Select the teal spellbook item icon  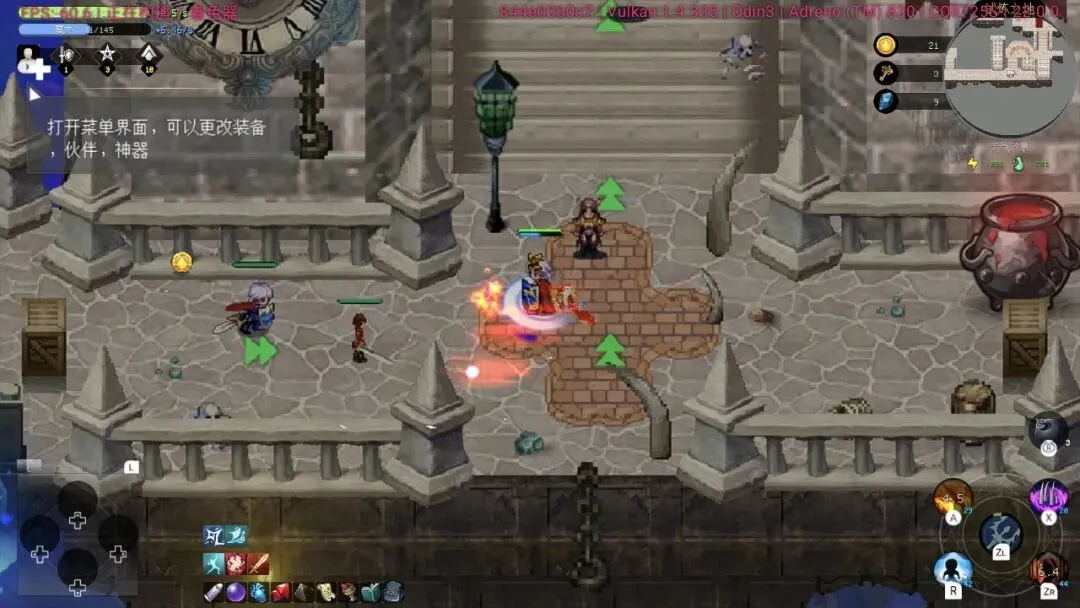(370, 592)
